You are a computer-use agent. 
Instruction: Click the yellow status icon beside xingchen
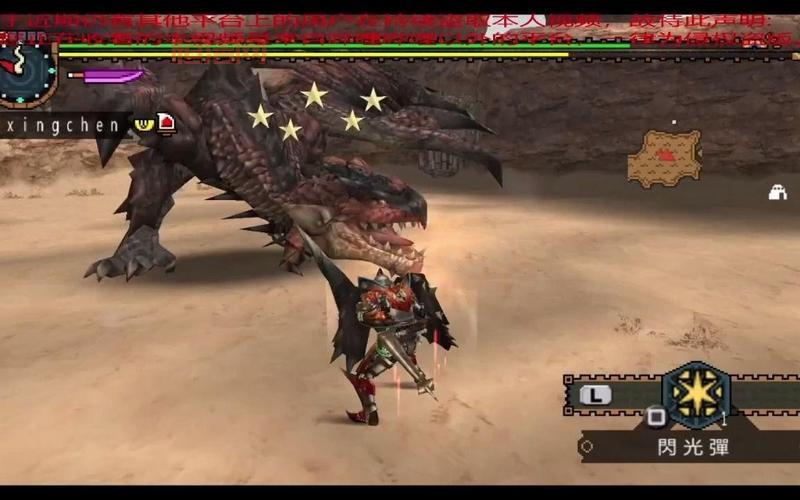[144, 123]
